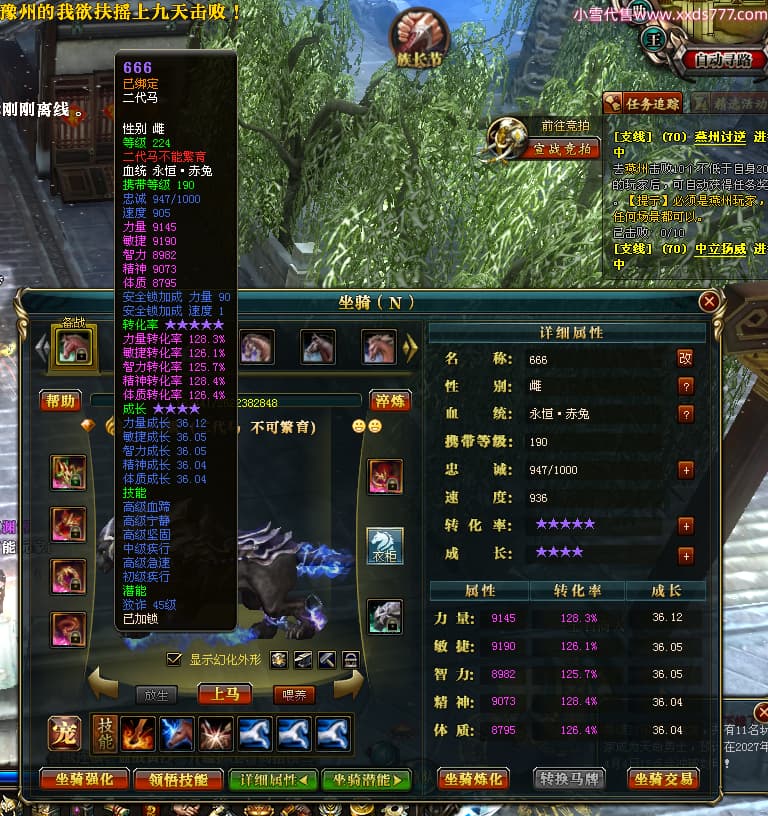Toggle the 显示幻化外形 checkbox
Viewport: 768px width, 816px height.
pos(175,659)
